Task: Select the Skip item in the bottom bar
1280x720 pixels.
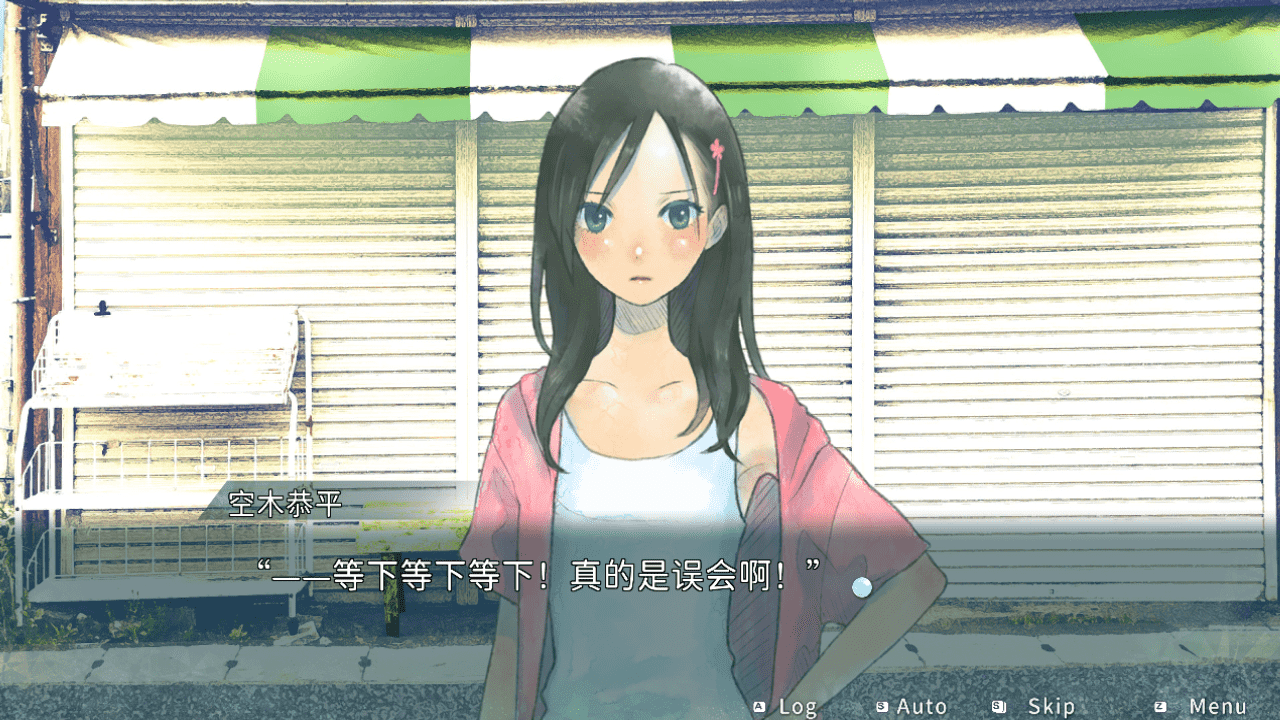Action: point(1050,706)
